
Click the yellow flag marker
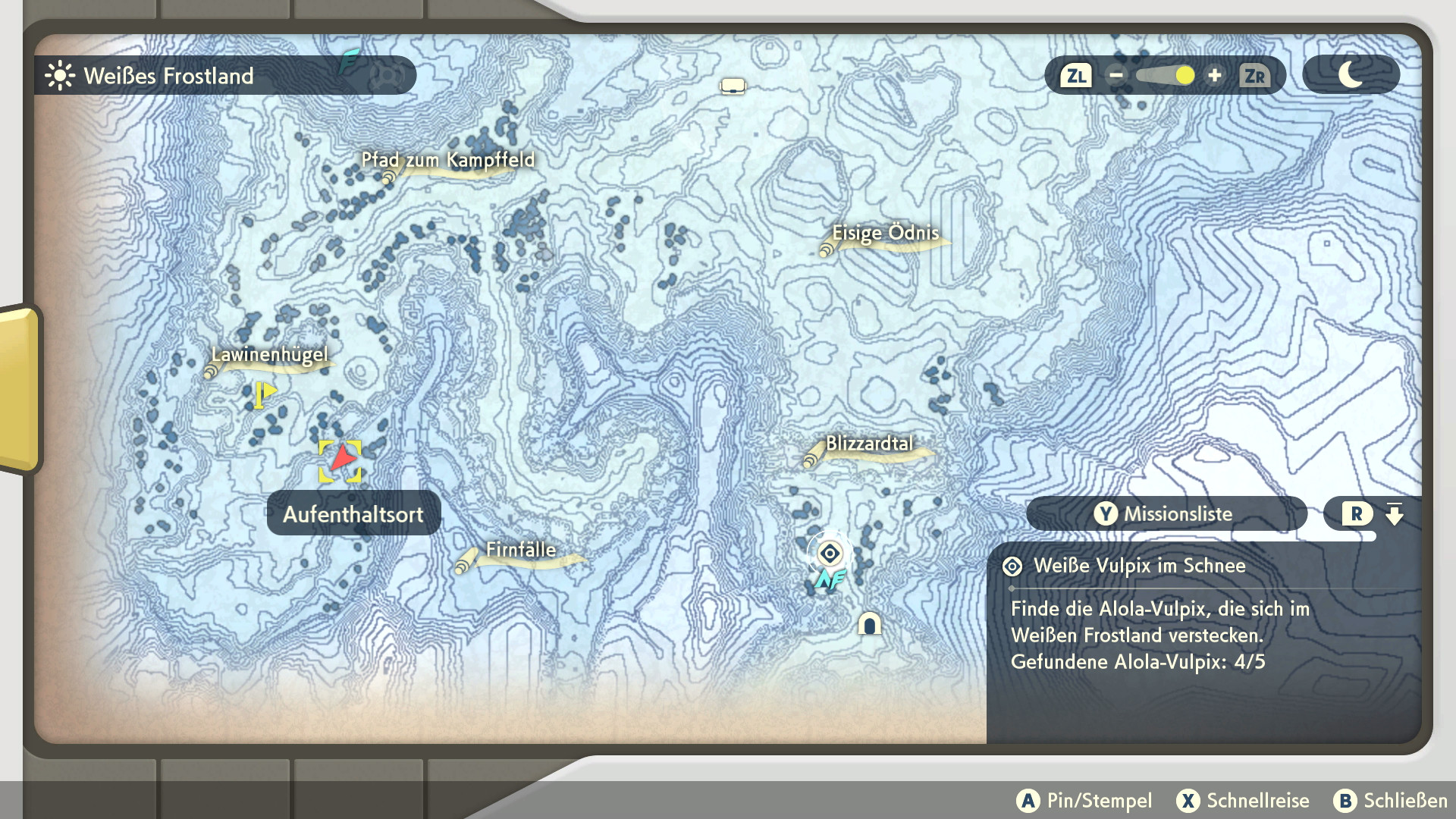pyautogui.click(x=264, y=394)
